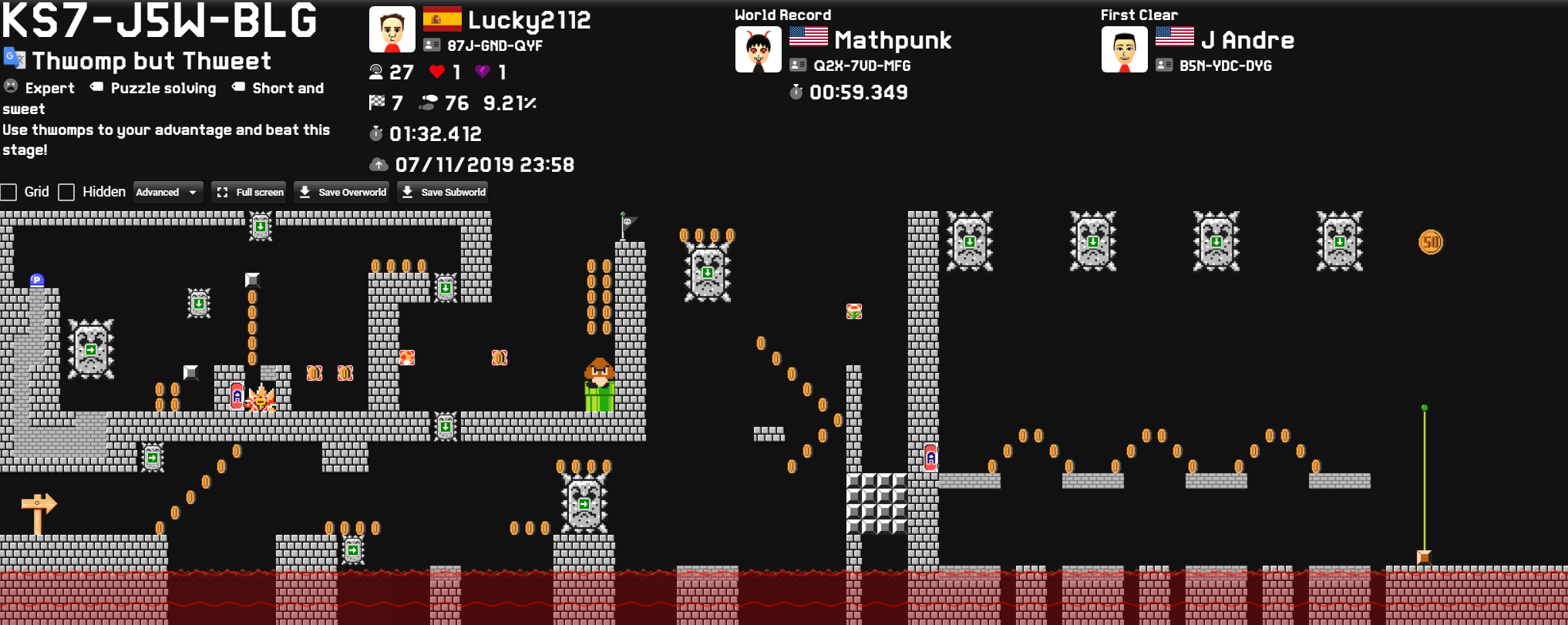Click the upload date cloud icon

point(378,163)
